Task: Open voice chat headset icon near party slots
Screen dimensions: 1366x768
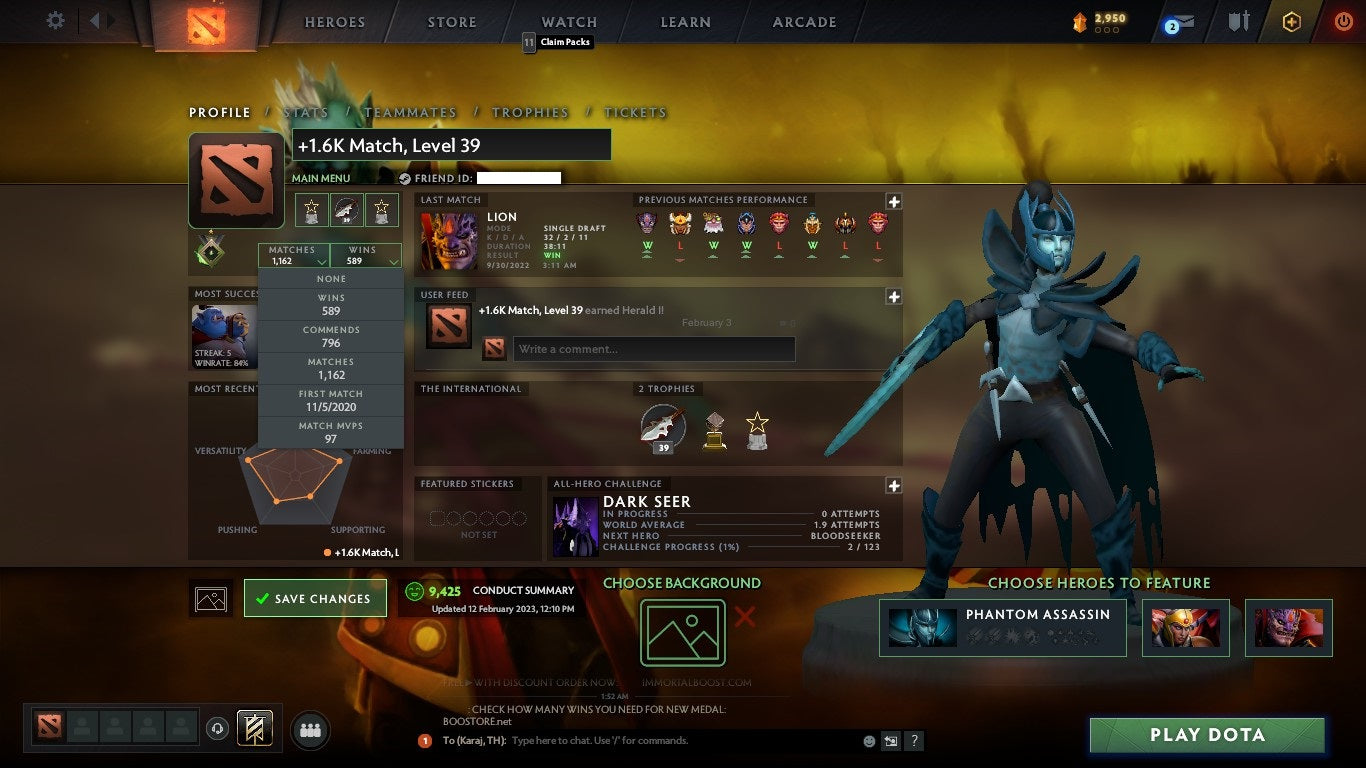Action: click(x=216, y=729)
